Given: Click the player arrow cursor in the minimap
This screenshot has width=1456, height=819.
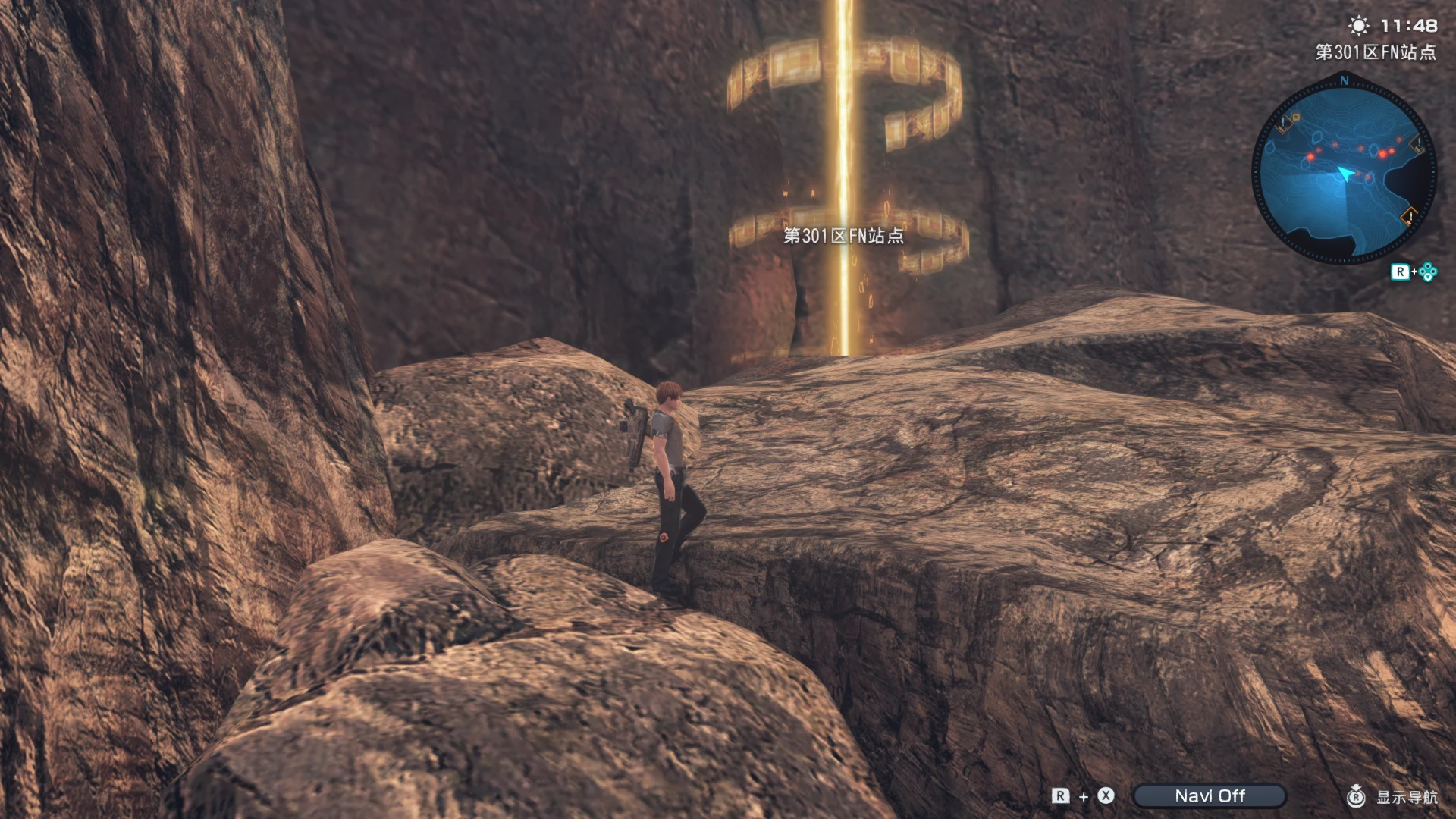Looking at the screenshot, I should pos(1346,174).
